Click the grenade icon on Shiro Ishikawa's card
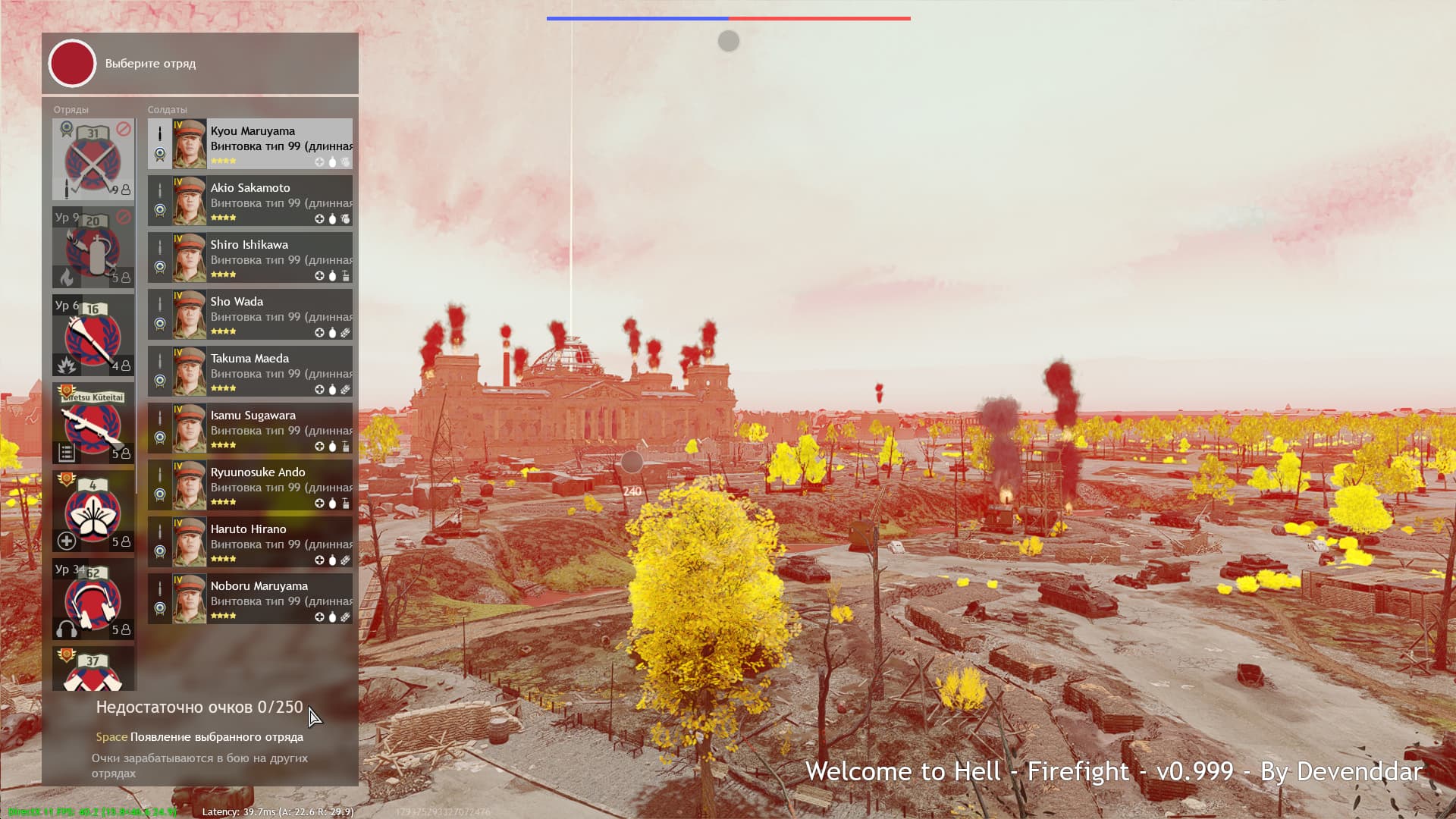This screenshot has height=819, width=1456. pyautogui.click(x=334, y=275)
